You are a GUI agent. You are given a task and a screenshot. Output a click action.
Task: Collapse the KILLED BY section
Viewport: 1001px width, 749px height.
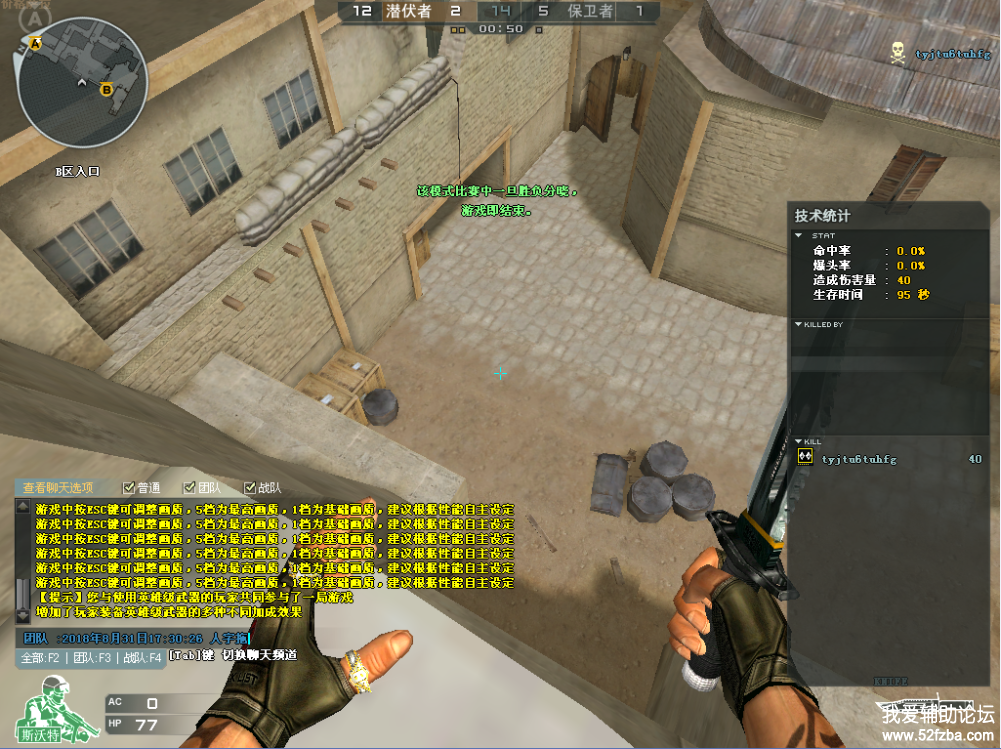798,325
